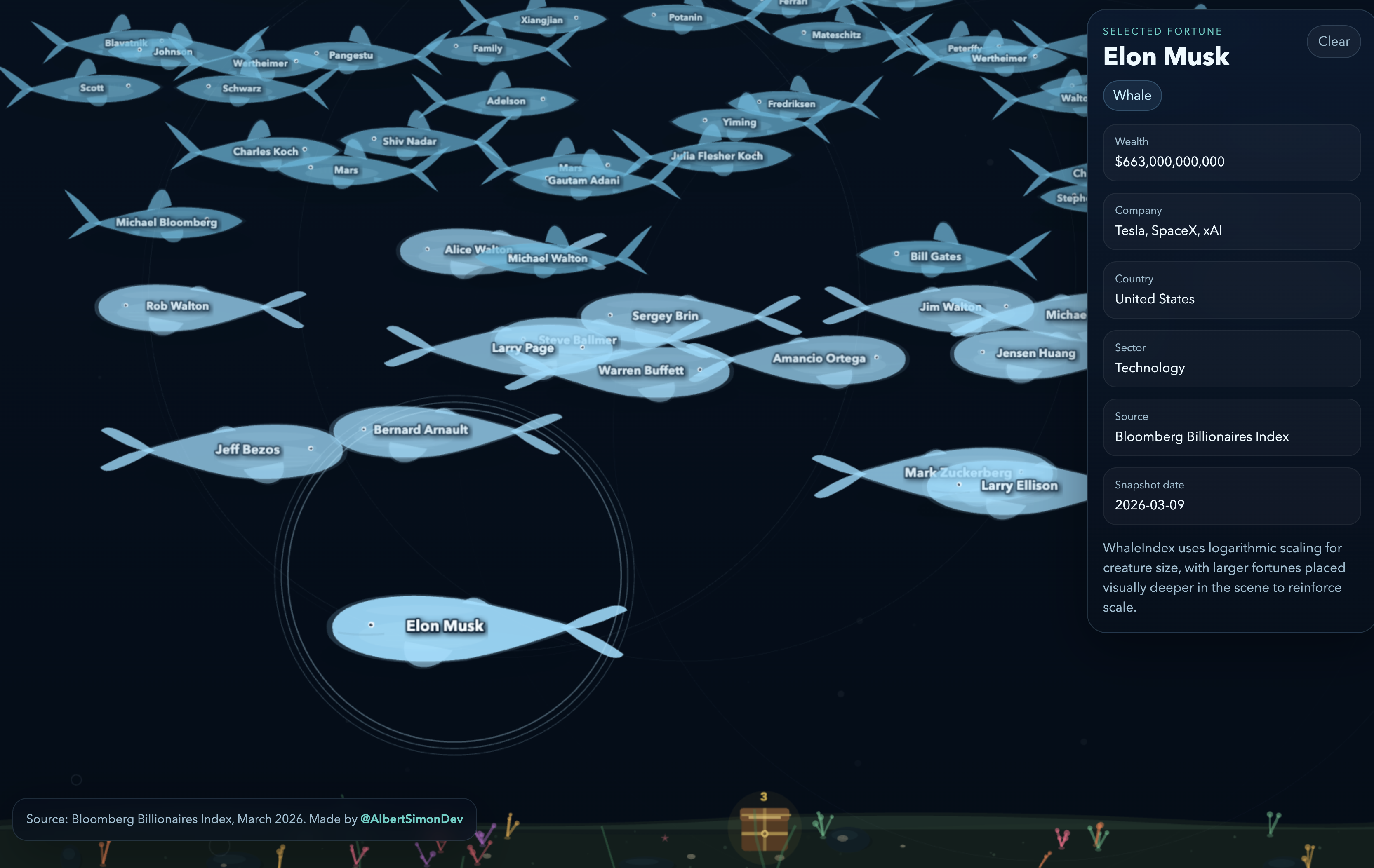Clear the selected fortune
This screenshot has height=868, width=1374.
point(1334,41)
